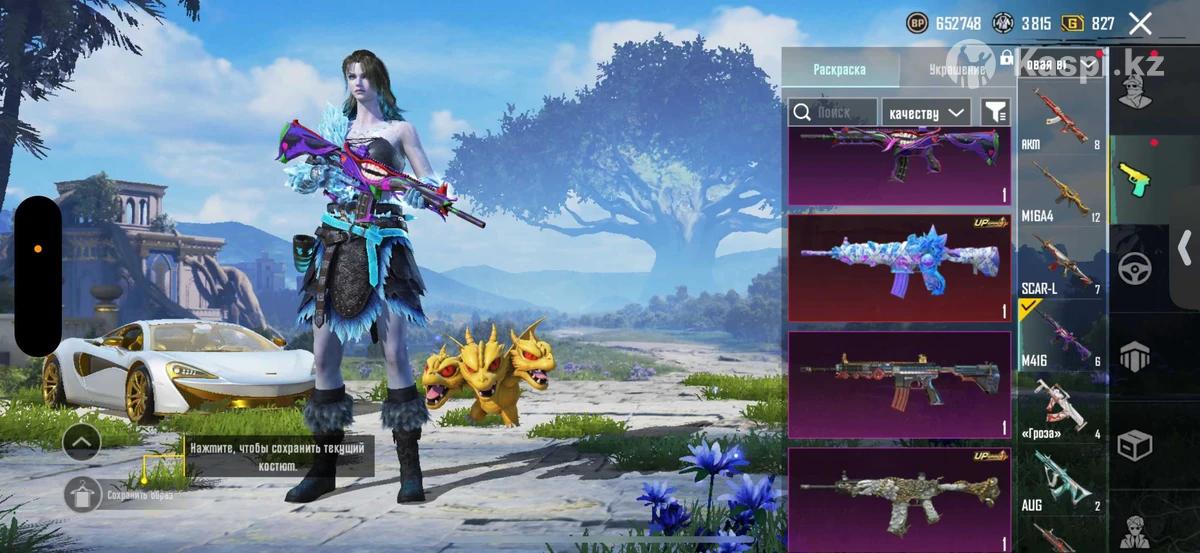Switch to the Раскраска tab

point(839,69)
